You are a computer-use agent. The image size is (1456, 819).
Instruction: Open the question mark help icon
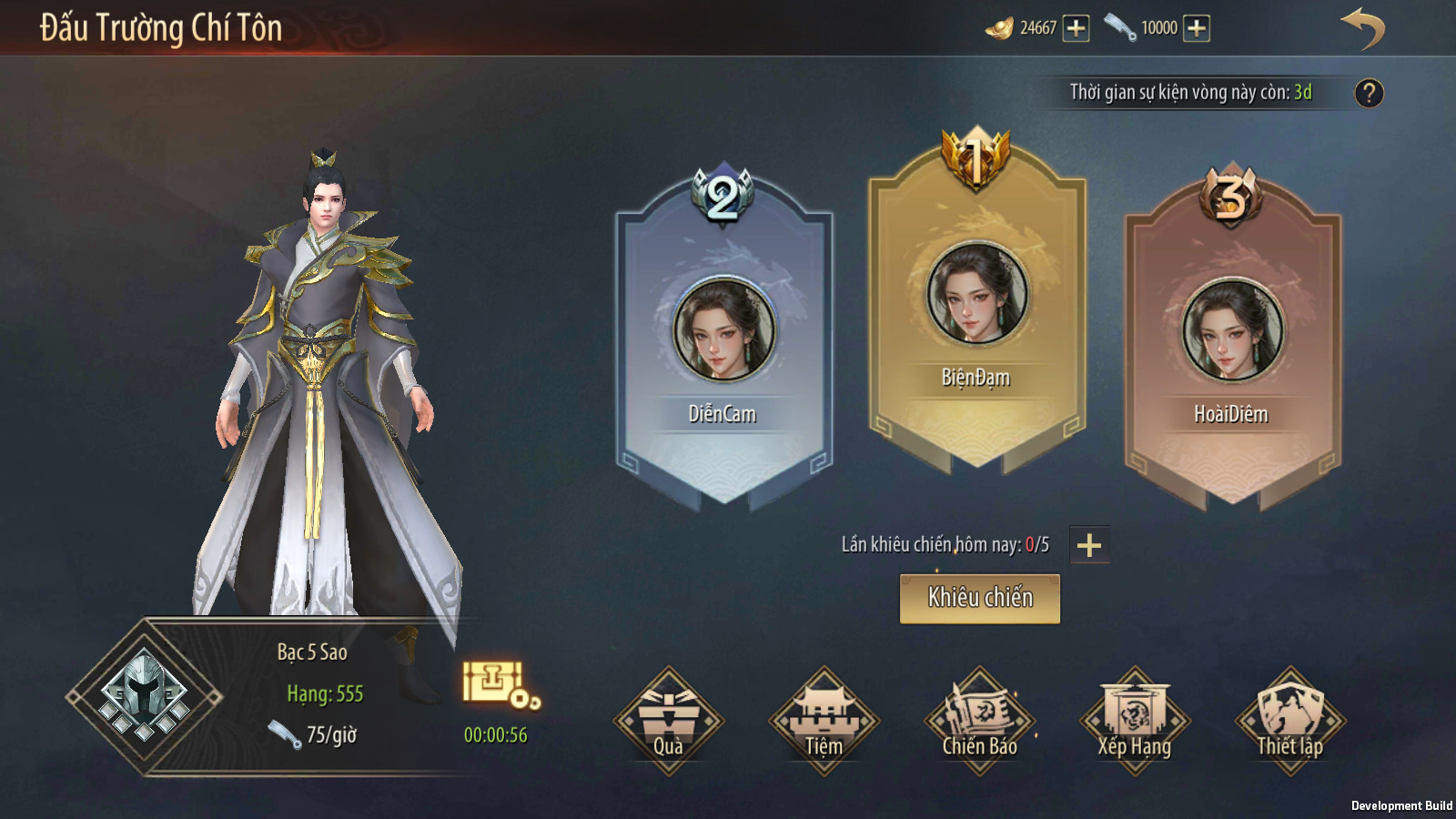pos(1369,93)
